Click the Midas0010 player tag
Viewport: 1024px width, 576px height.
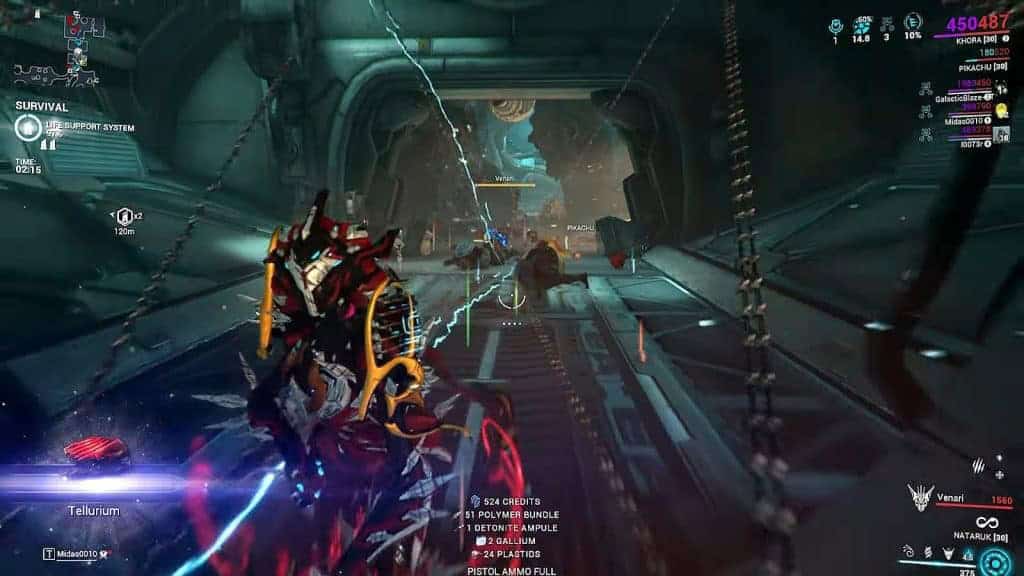(76, 553)
